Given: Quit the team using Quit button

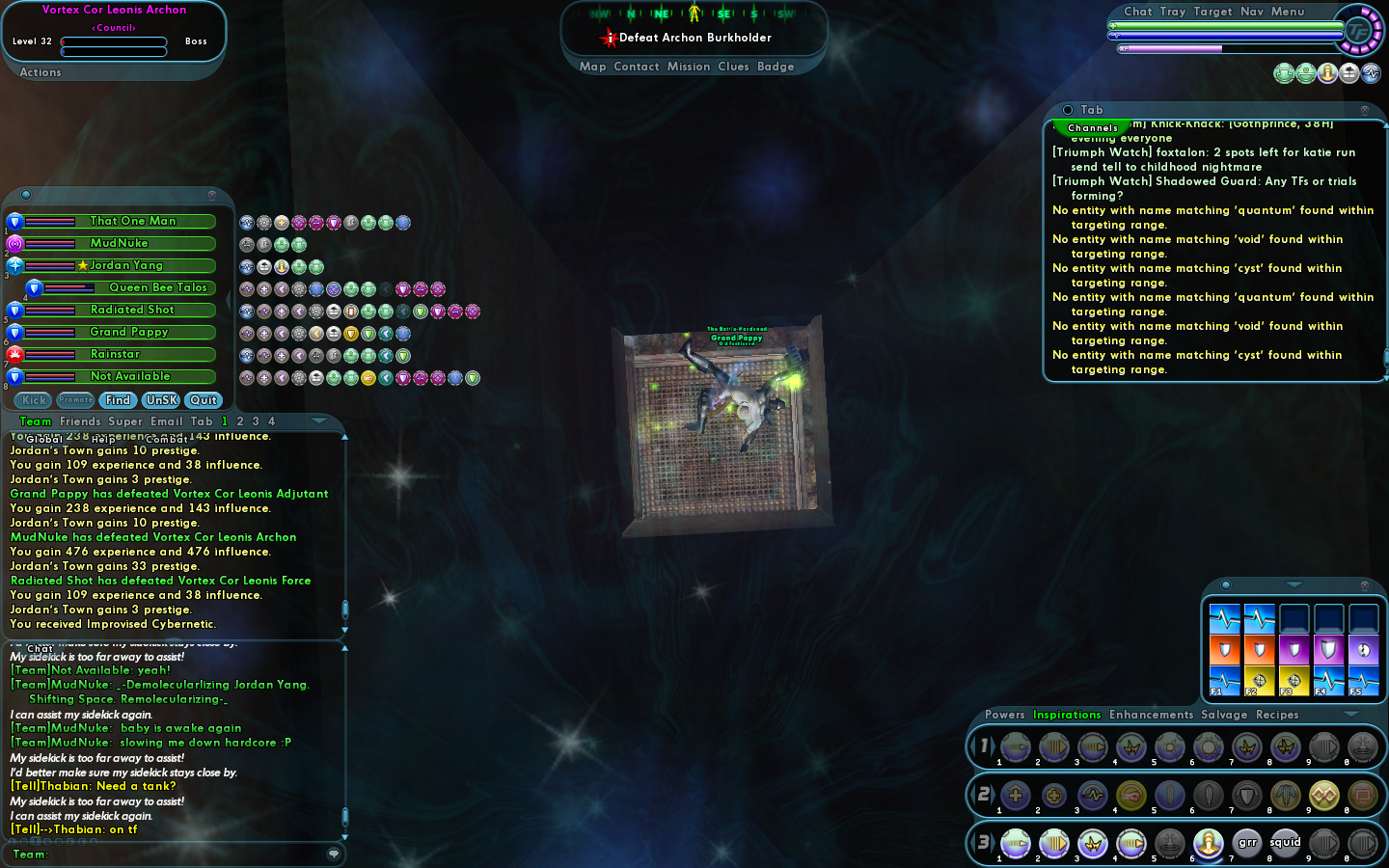Looking at the screenshot, I should (203, 400).
